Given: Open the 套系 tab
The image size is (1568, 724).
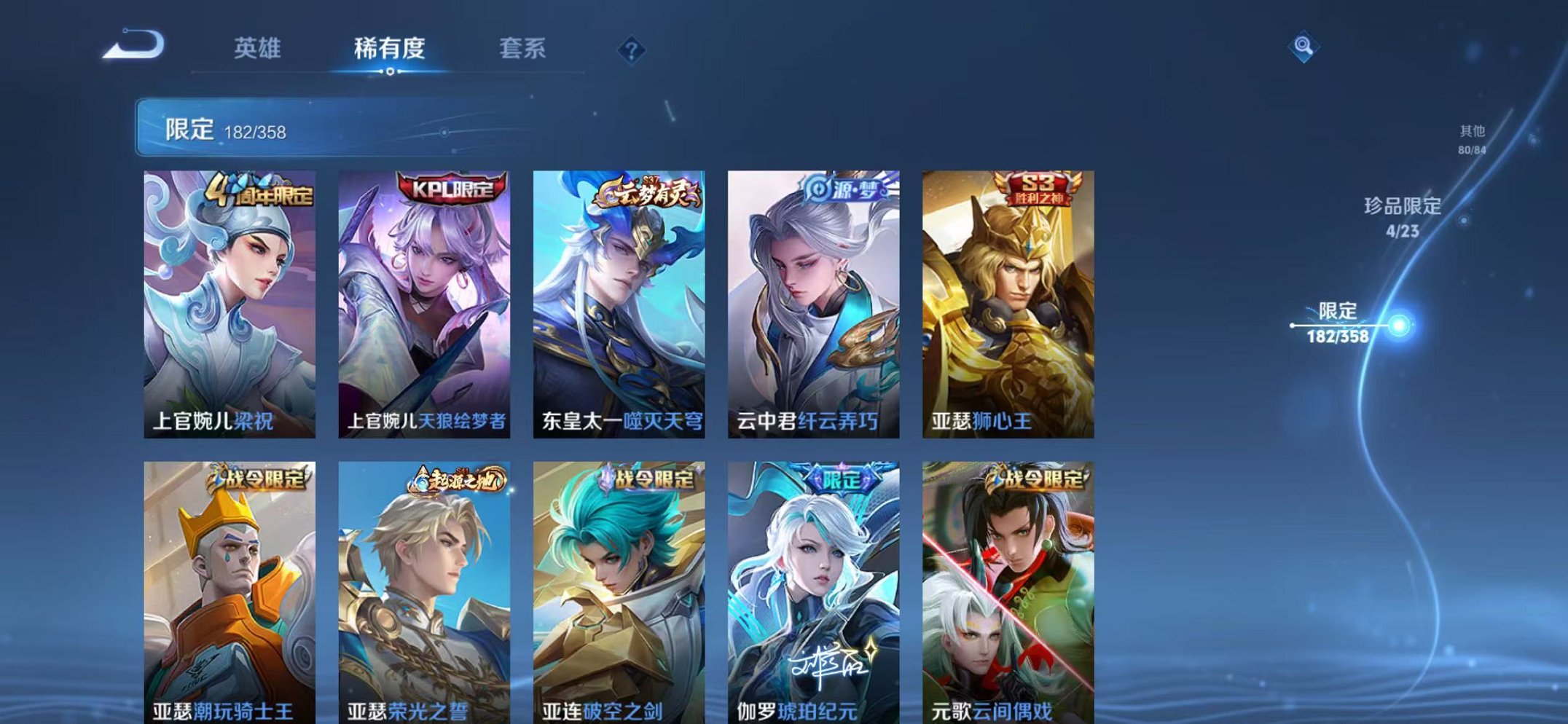Looking at the screenshot, I should point(523,50).
